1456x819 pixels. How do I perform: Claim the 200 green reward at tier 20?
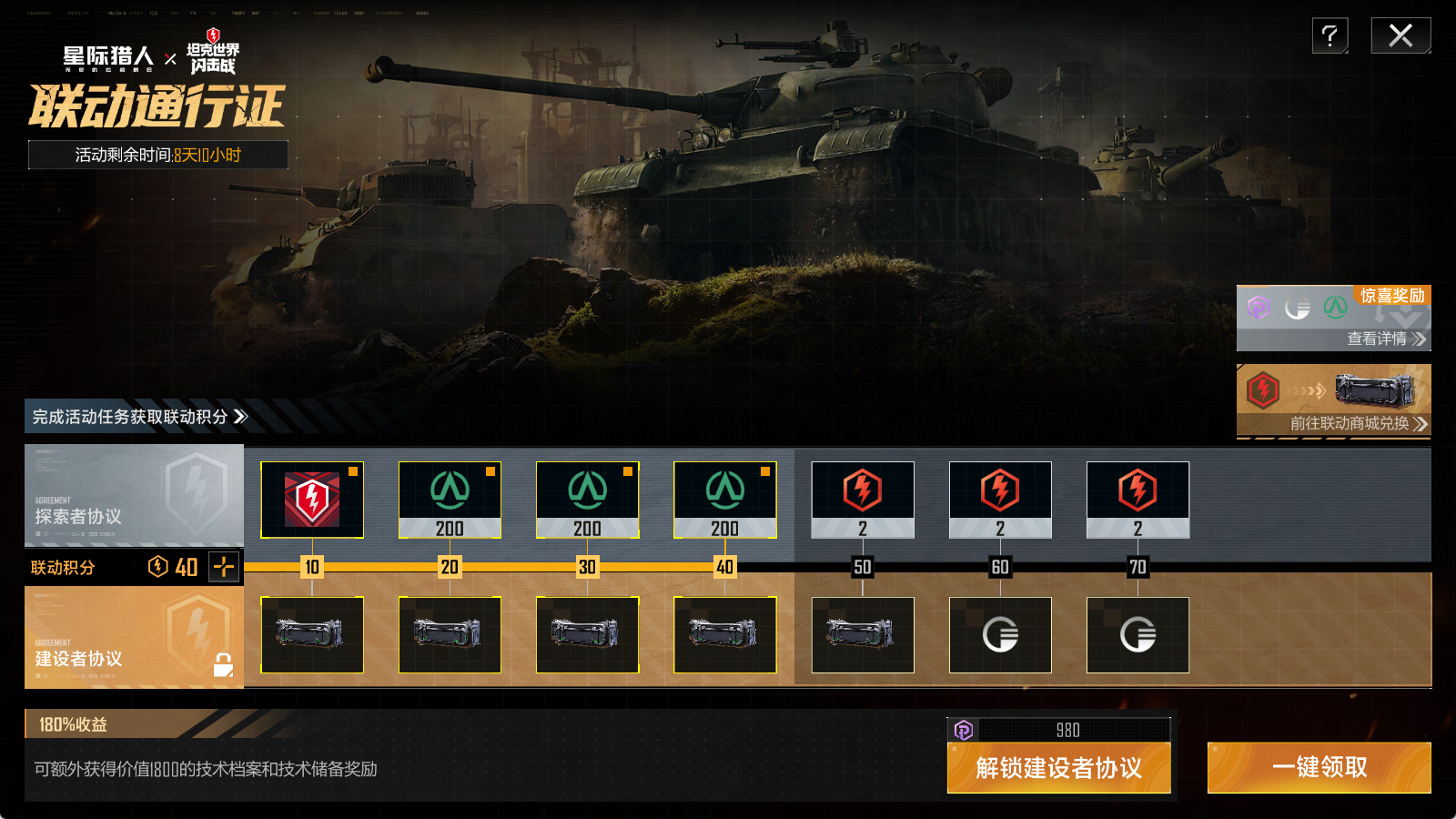pyautogui.click(x=450, y=500)
